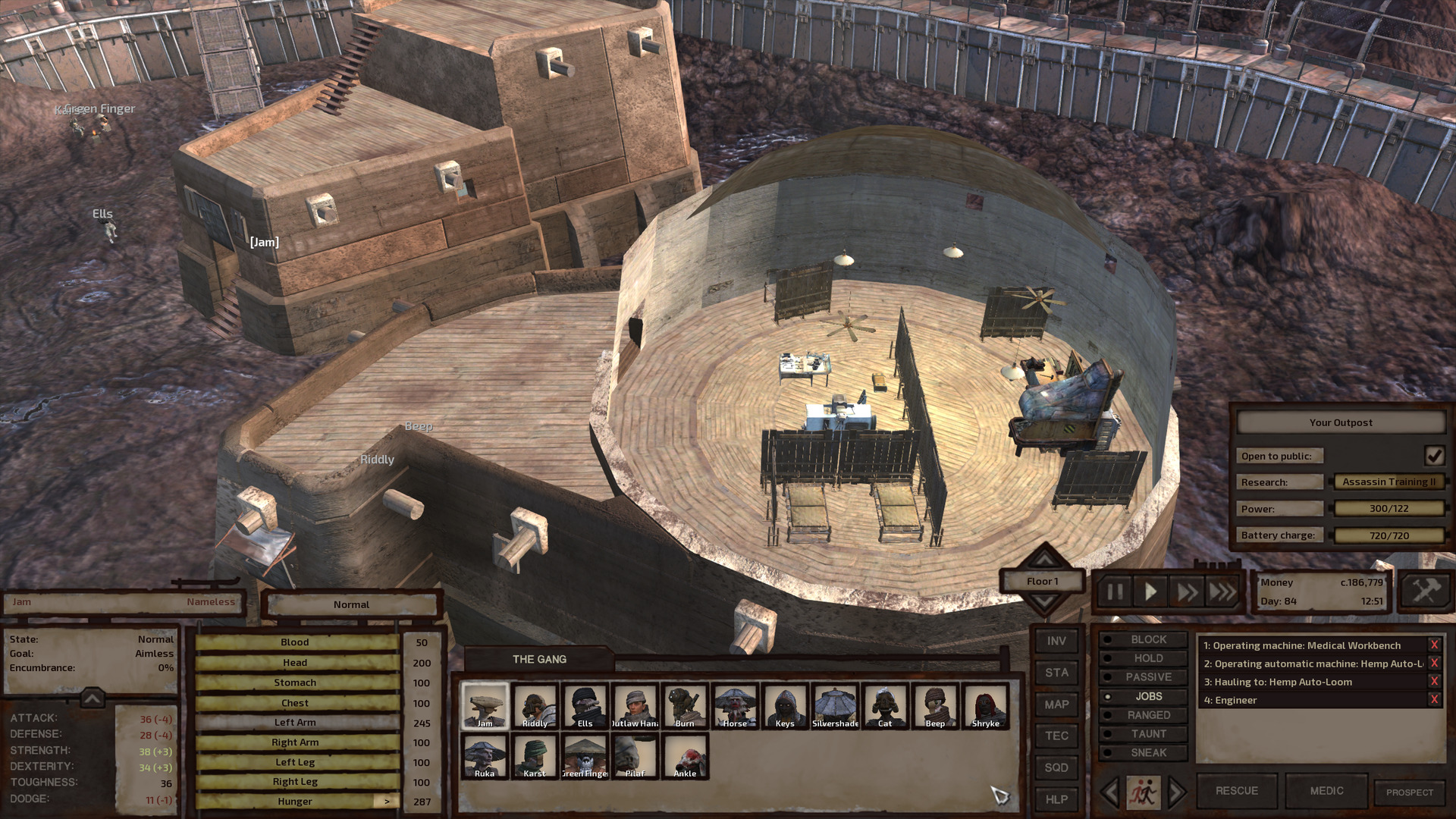Screen dimensions: 1456x819
Task: Open the MAP panel
Action: pos(1056,704)
